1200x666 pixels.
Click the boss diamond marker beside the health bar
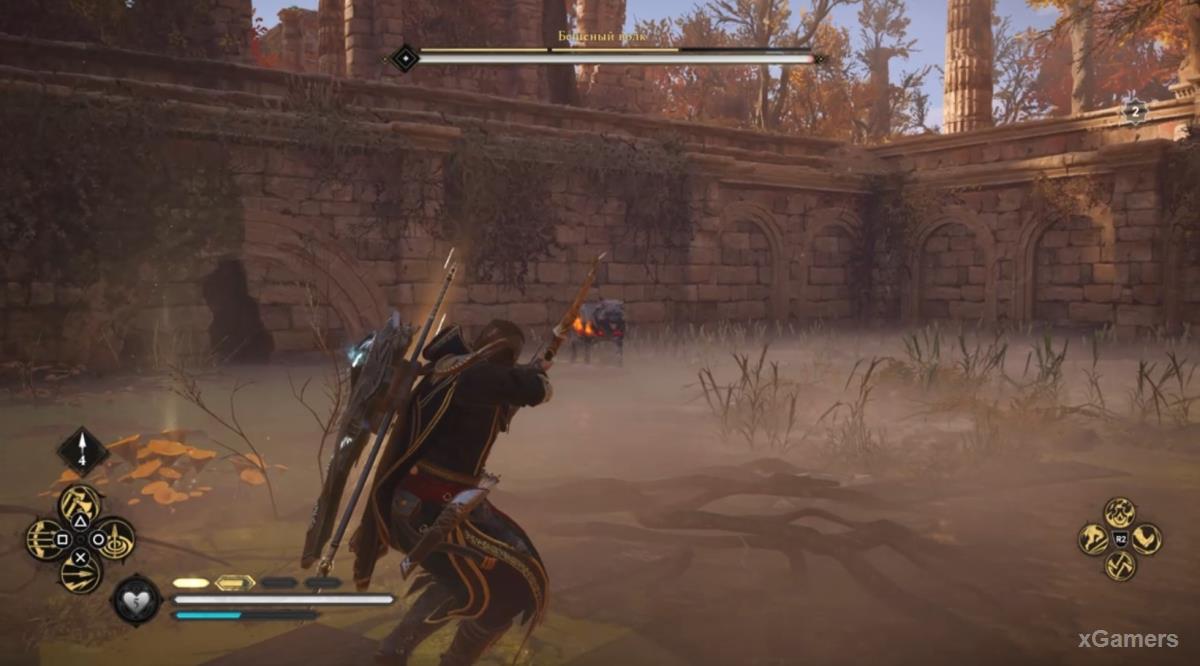pos(403,58)
